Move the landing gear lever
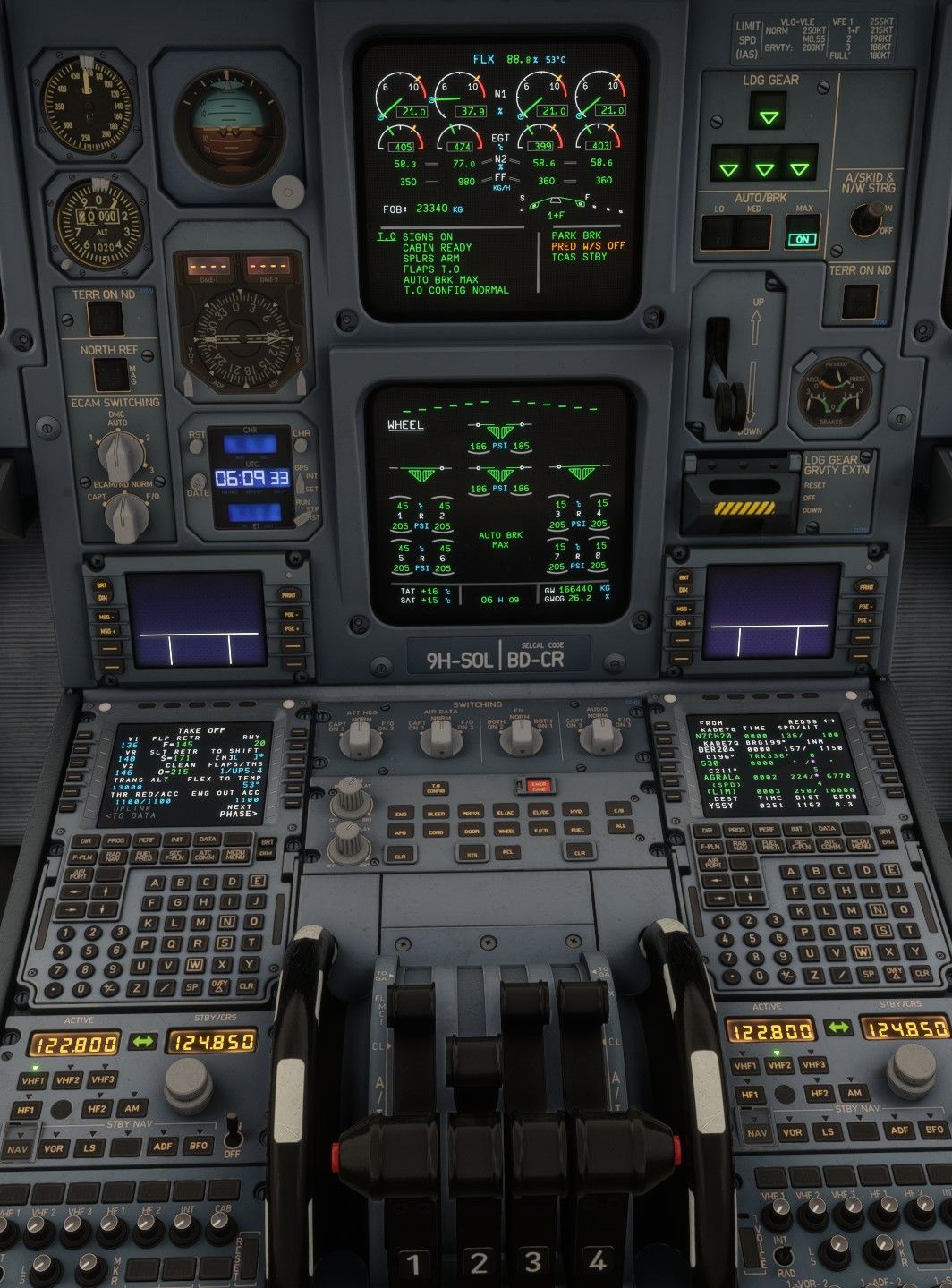This screenshot has height=1288, width=952. pyautogui.click(x=723, y=394)
